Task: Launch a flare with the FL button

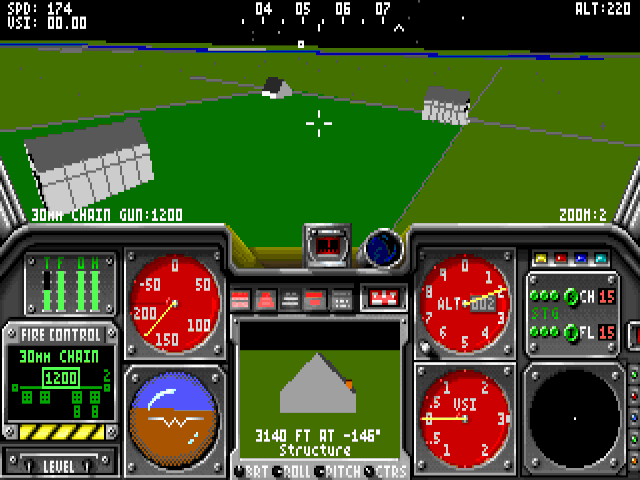Action: click(x=571, y=332)
